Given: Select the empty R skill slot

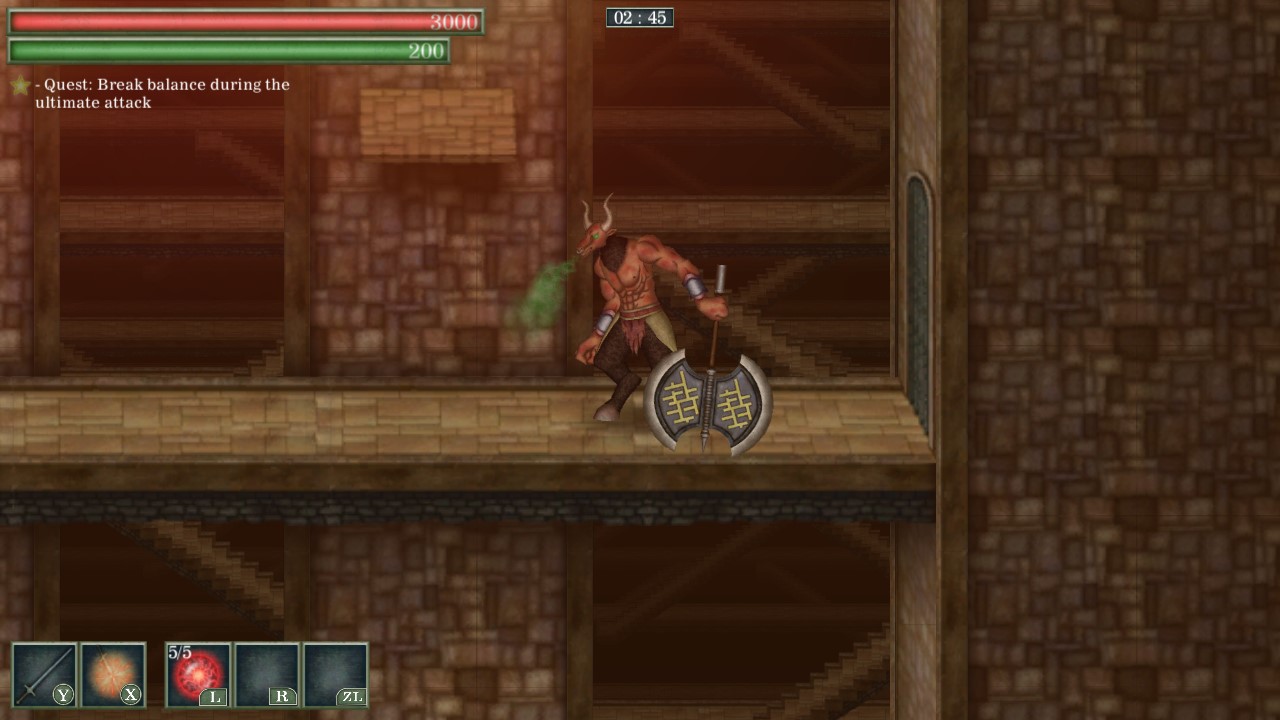Looking at the screenshot, I should coord(267,674).
